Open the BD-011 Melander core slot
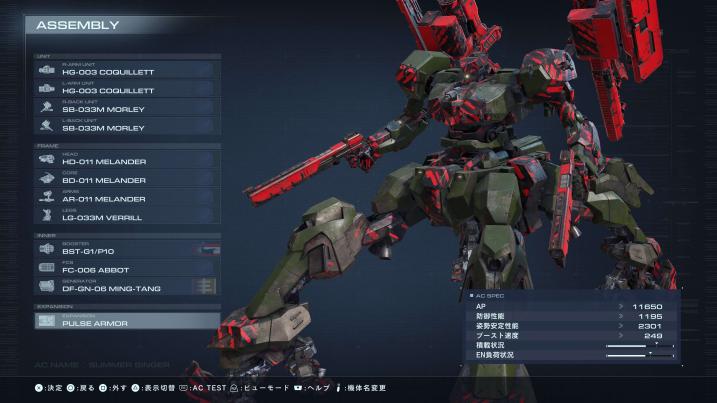This screenshot has width=717, height=403. pos(125,178)
